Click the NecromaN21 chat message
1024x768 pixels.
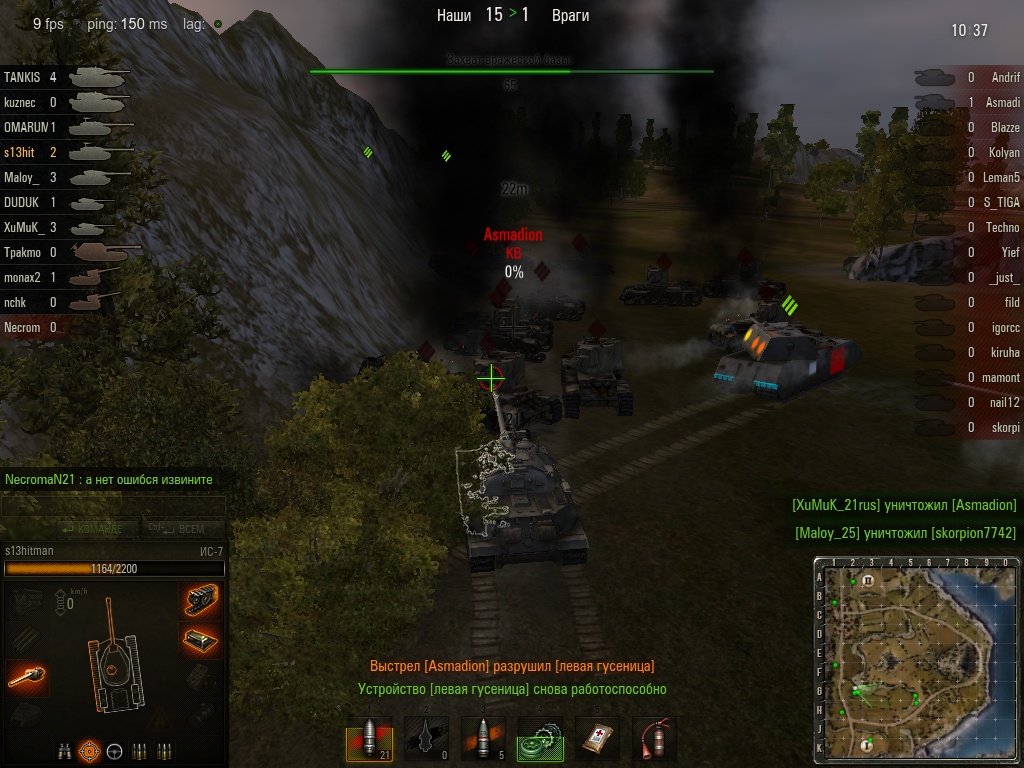[109, 480]
